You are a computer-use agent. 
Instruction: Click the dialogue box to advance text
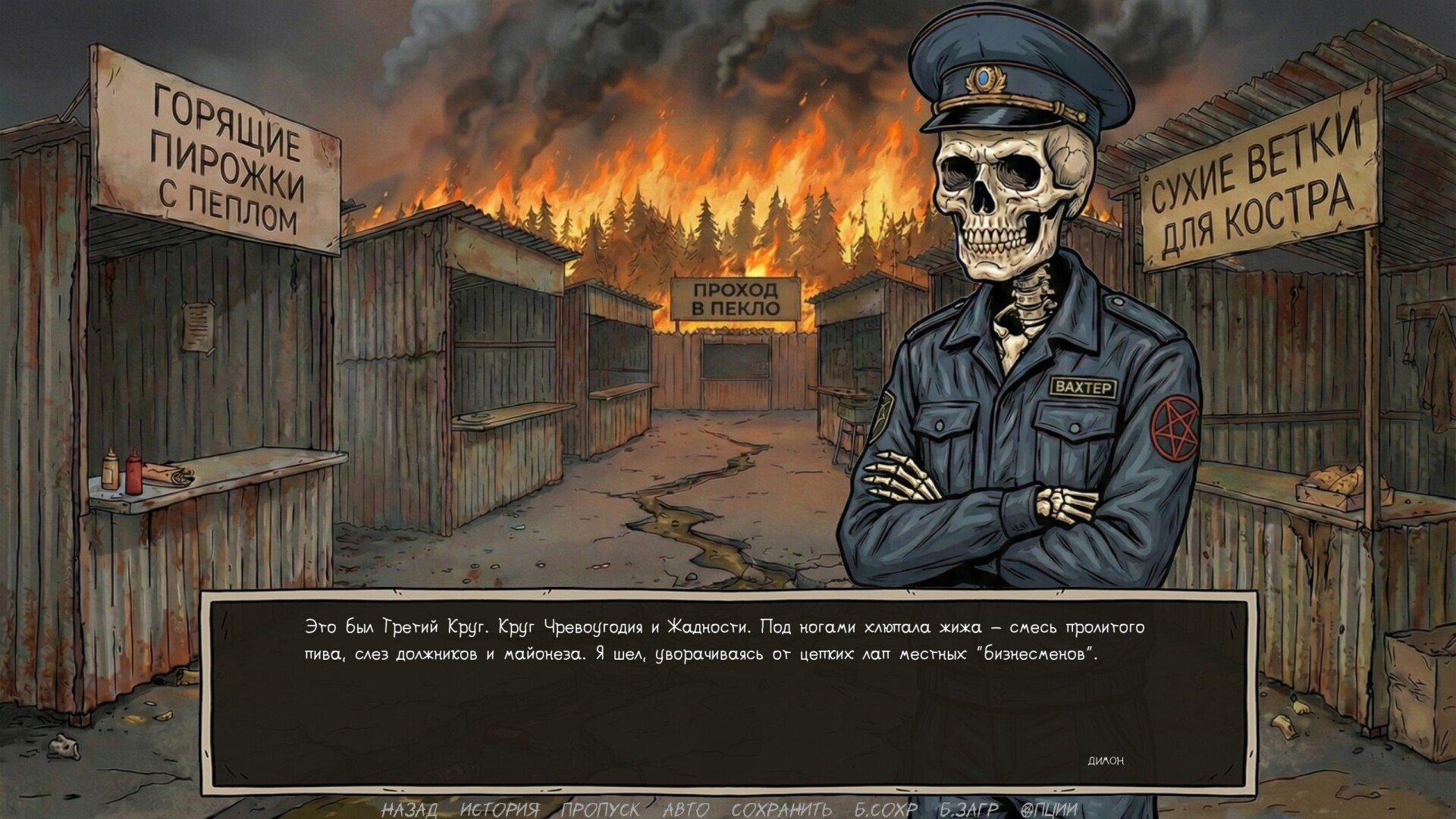tap(728, 682)
